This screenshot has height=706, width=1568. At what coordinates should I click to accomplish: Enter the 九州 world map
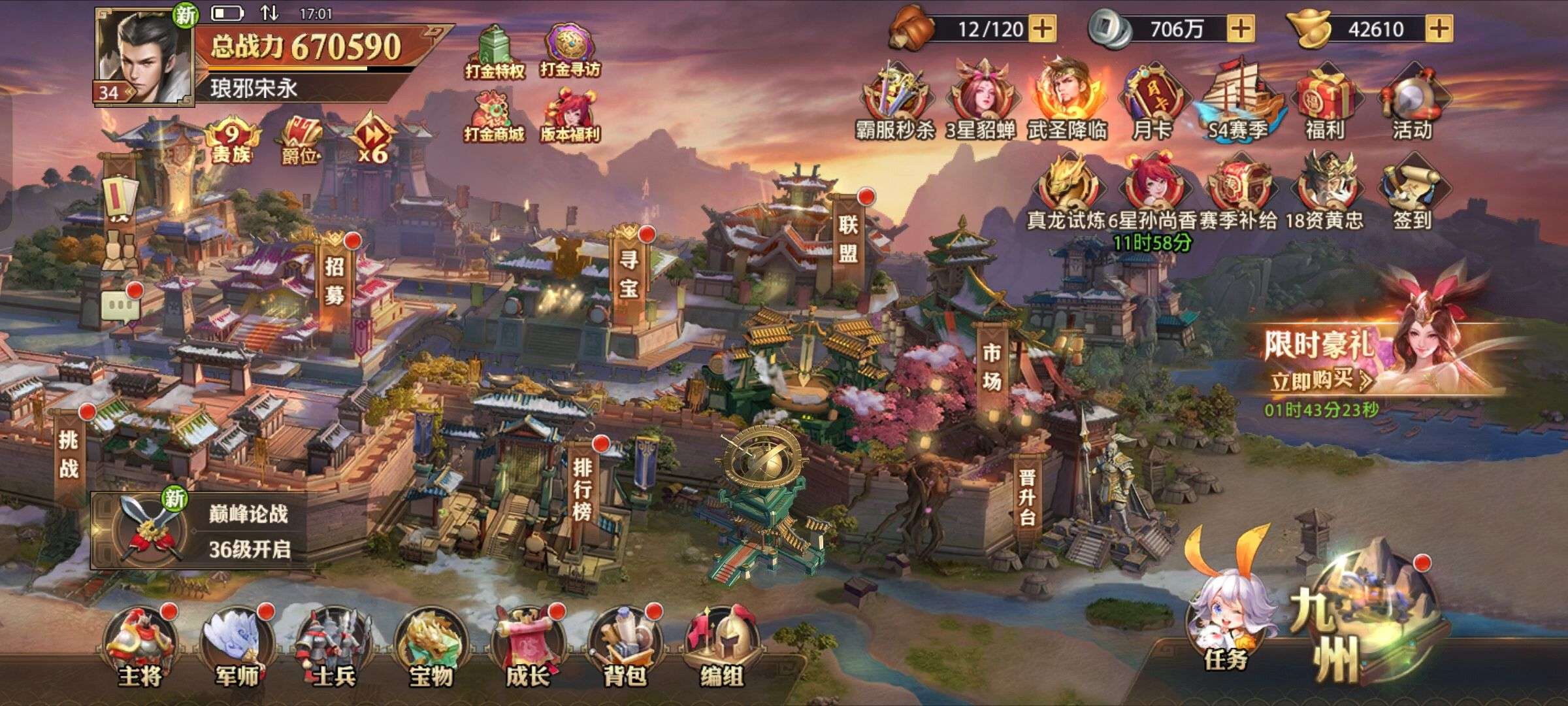(x=1365, y=621)
